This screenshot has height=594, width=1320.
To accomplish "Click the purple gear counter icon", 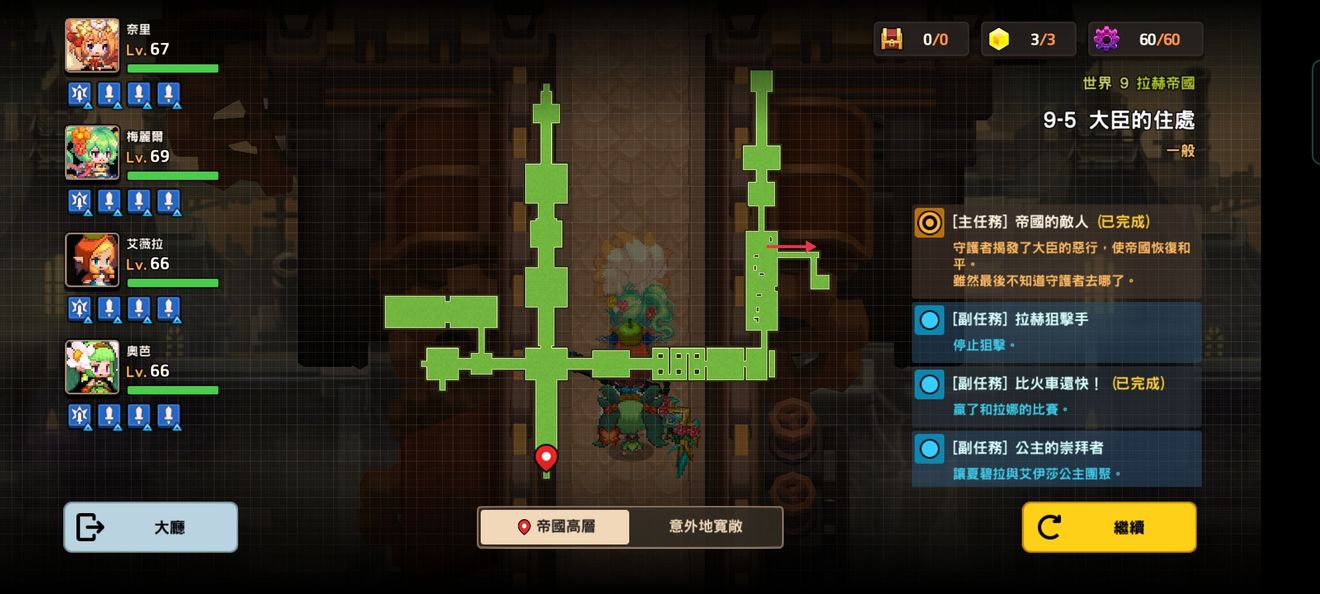I will coord(1106,39).
